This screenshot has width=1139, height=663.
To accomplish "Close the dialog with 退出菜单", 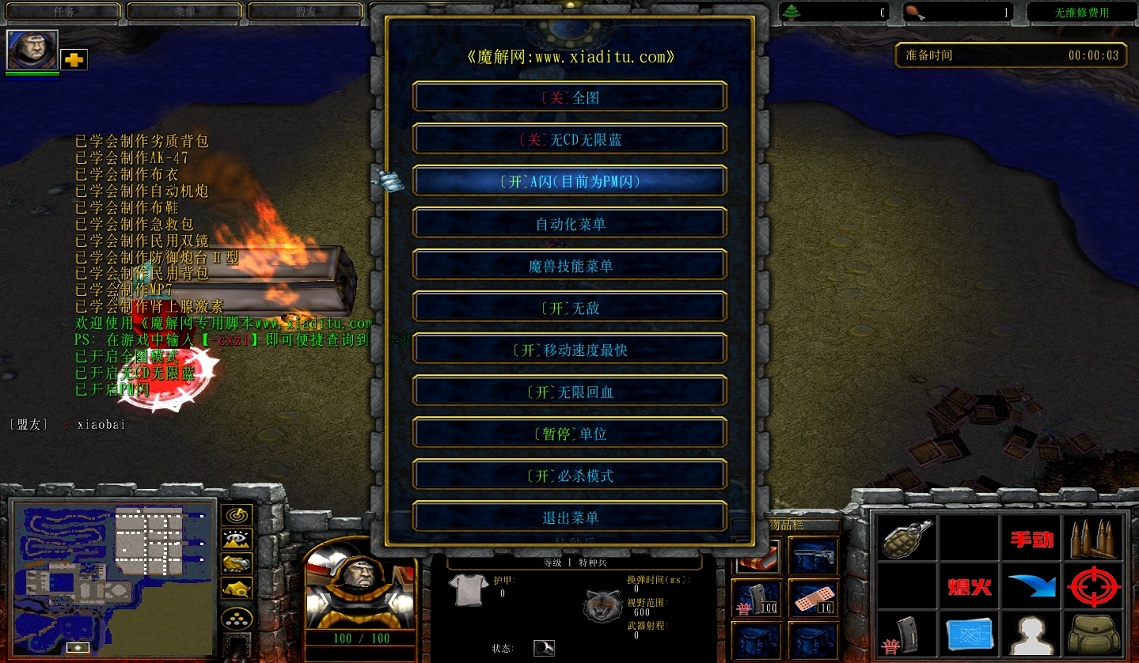I will coord(569,517).
